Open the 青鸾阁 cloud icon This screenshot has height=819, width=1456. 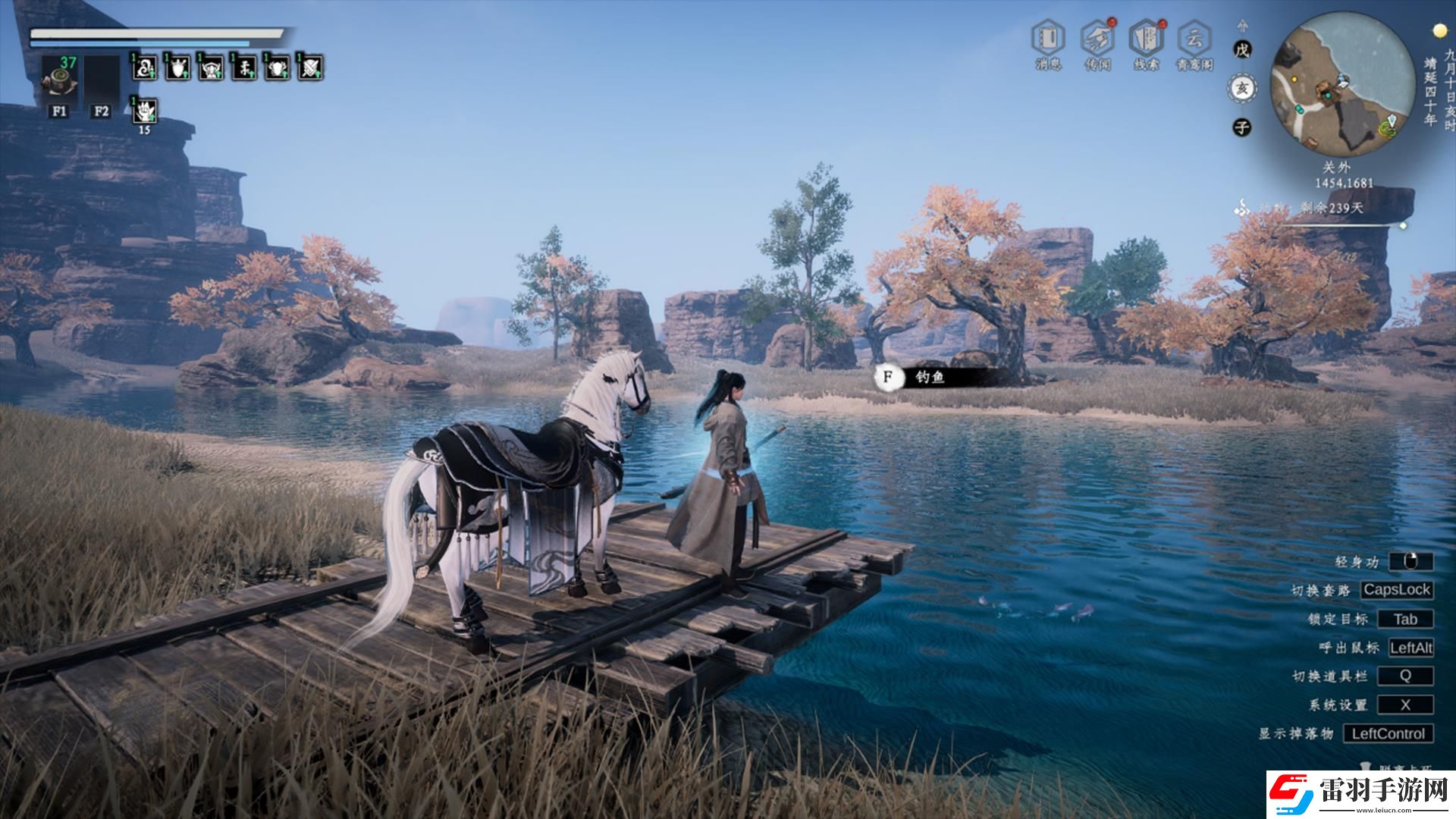1194,39
